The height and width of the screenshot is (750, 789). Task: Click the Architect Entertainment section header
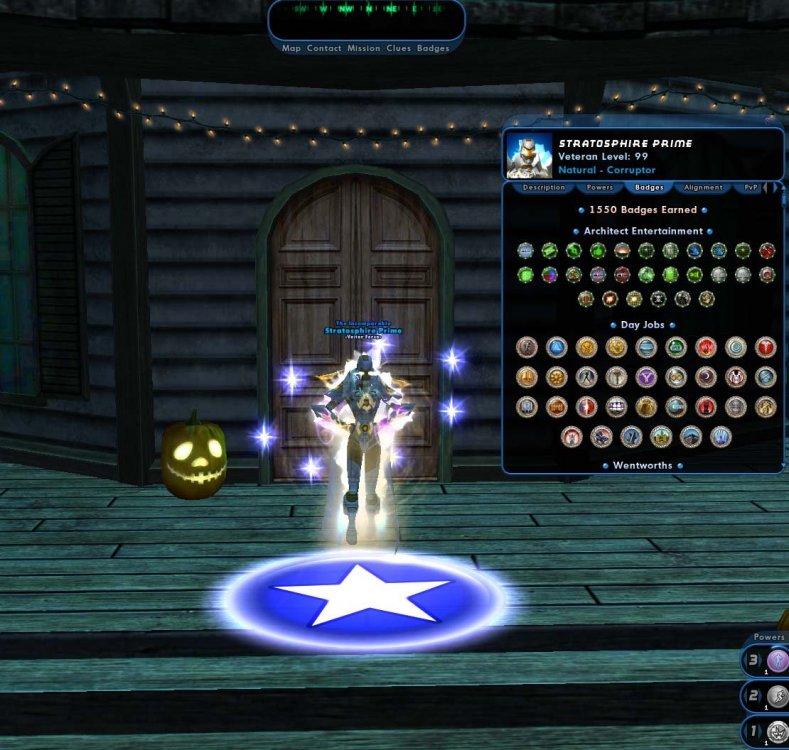point(644,231)
